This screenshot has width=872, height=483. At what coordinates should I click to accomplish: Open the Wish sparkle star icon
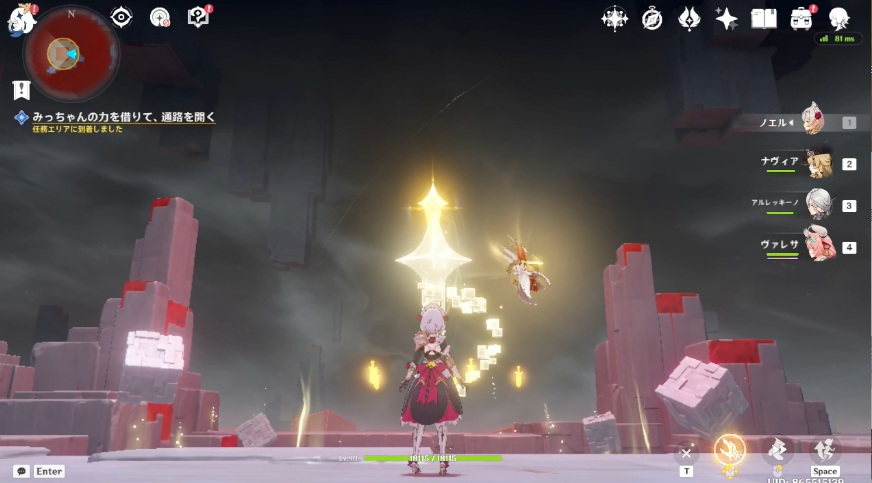tap(727, 18)
